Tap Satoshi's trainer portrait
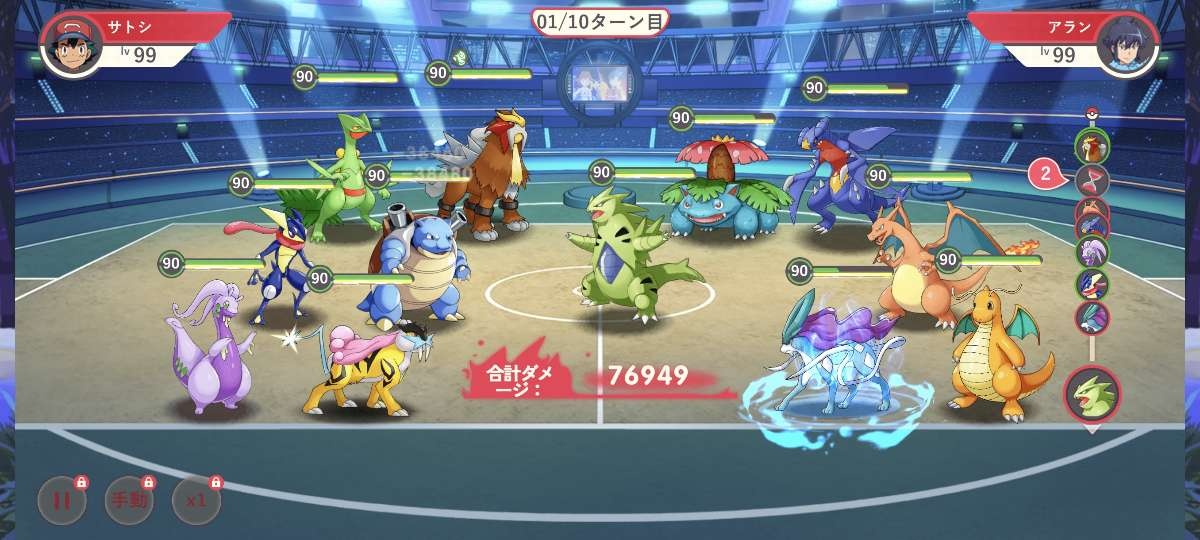 pos(71,44)
